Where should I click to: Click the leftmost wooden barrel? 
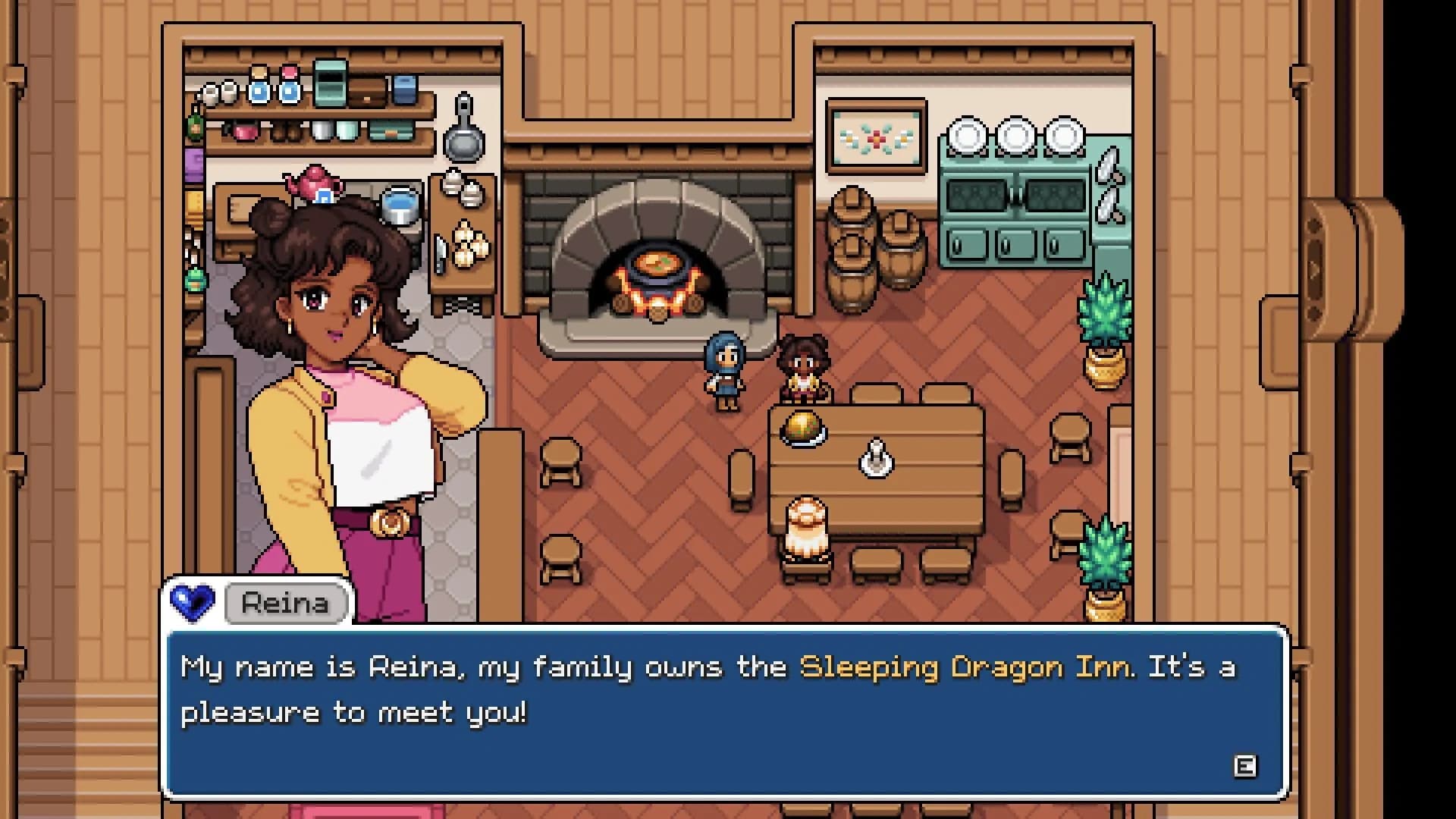852,243
